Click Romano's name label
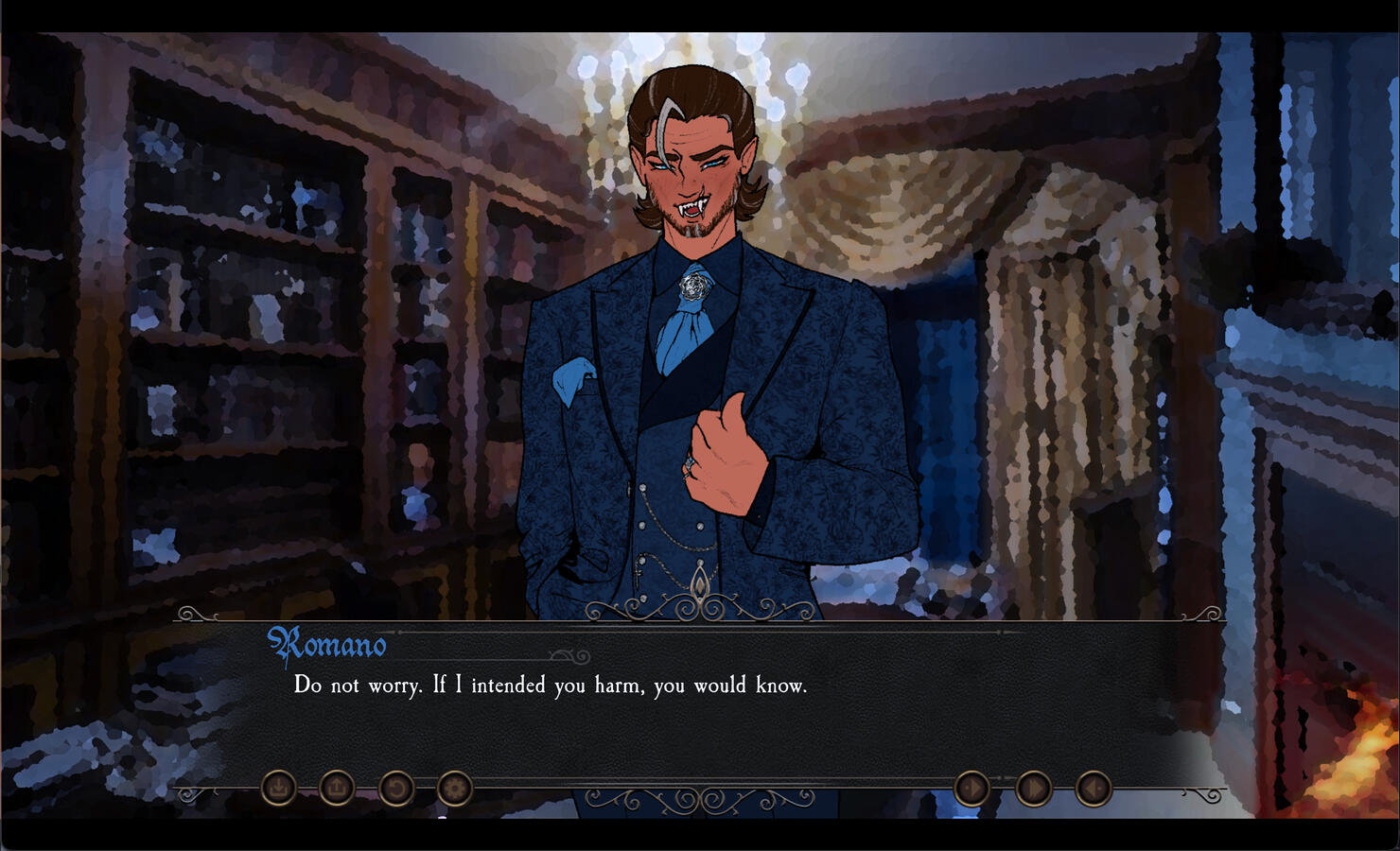1400x851 pixels. 328,645
